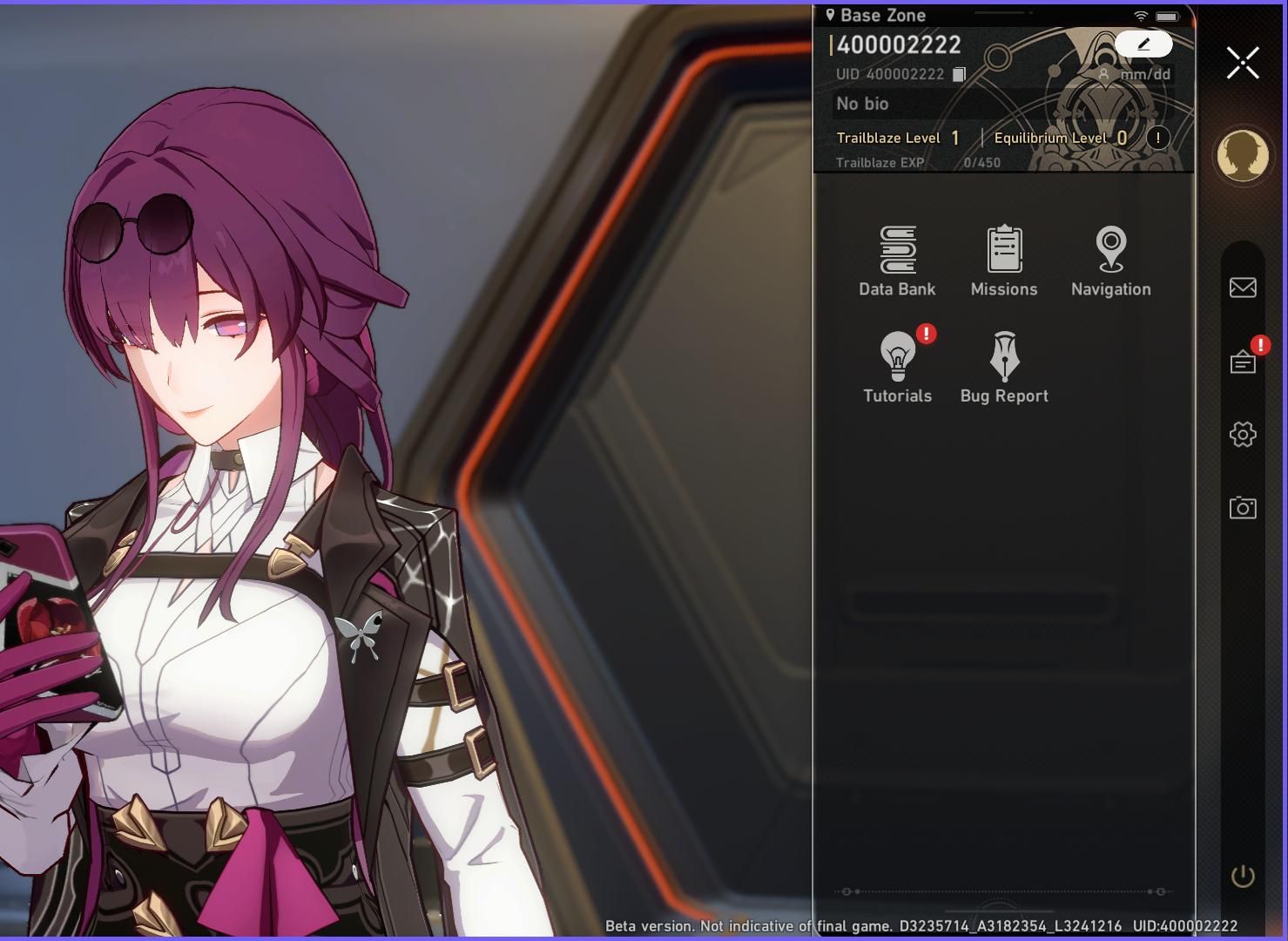The width and height of the screenshot is (1288, 941).
Task: Open the announcements icon with red alert
Action: [x=1243, y=362]
